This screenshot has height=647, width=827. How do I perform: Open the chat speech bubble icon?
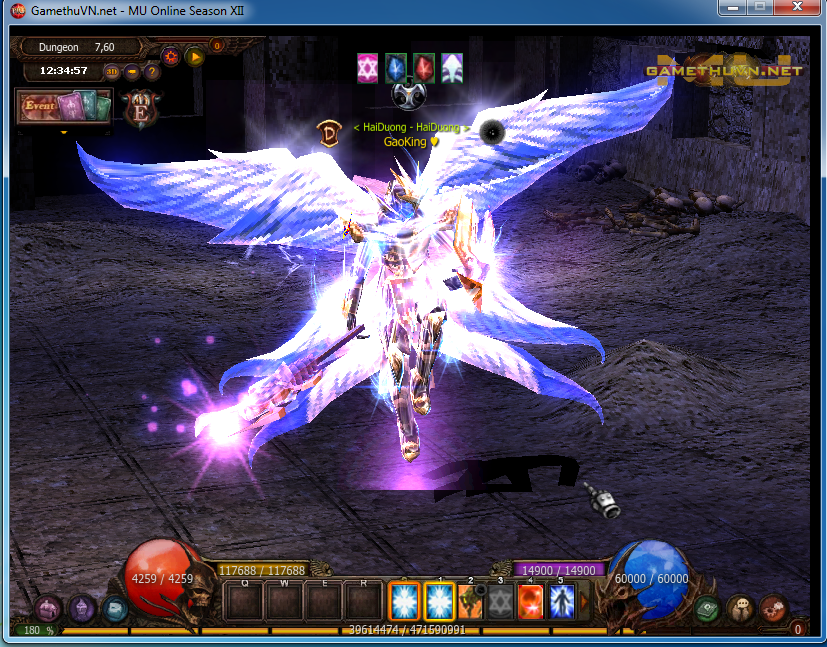741,608
